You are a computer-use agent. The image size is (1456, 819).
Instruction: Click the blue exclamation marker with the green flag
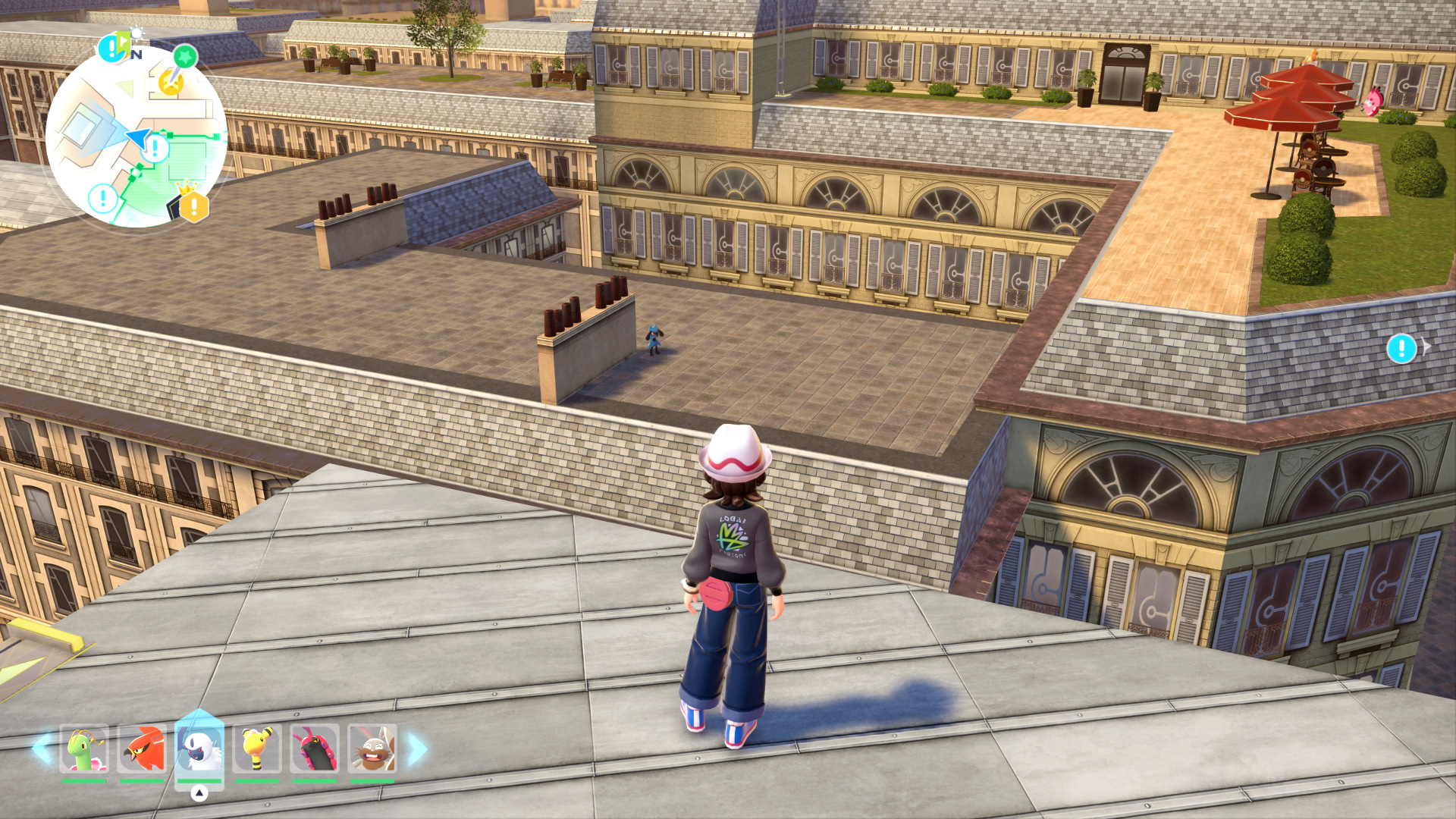[x=113, y=49]
